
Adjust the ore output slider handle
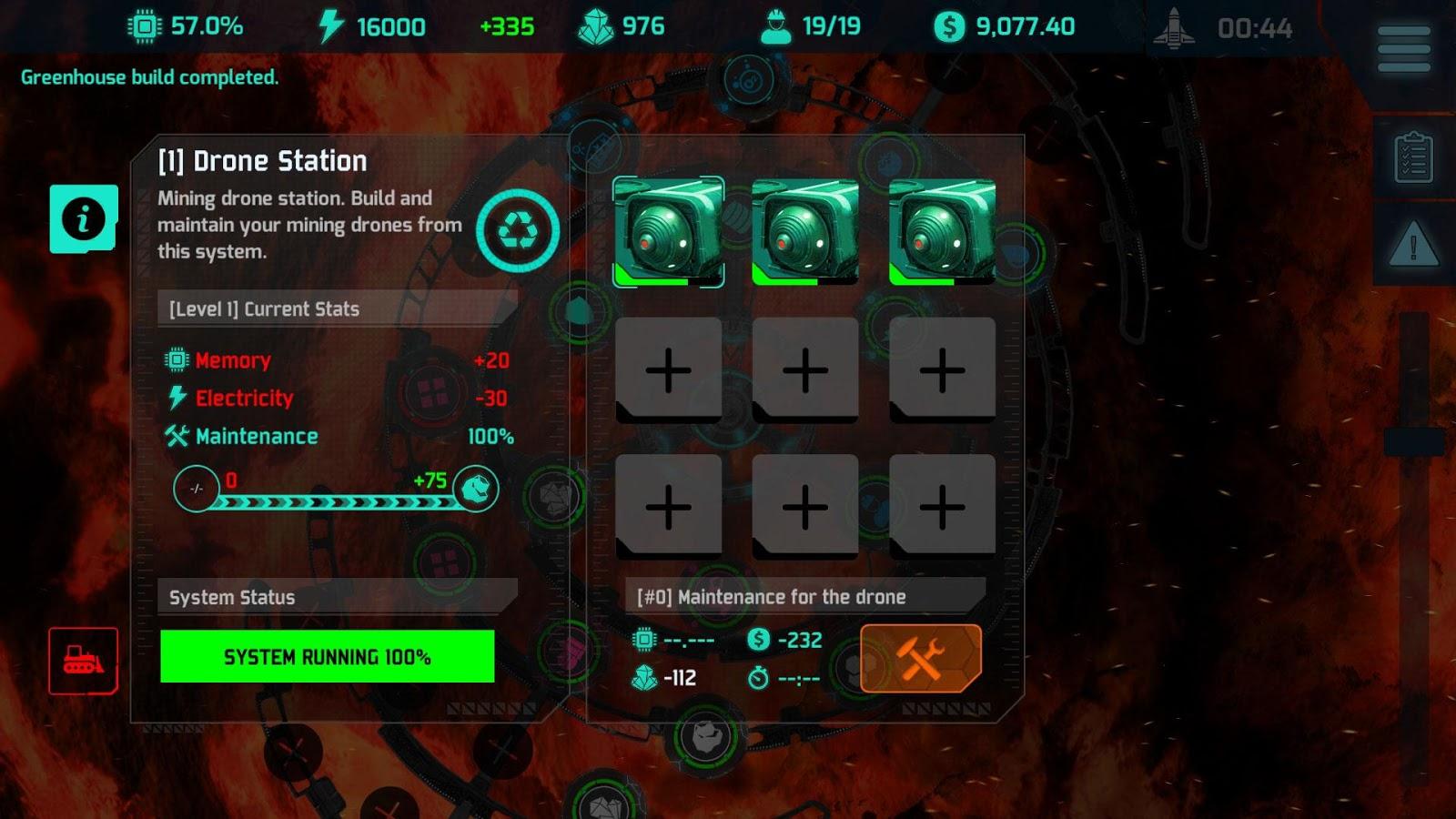click(475, 489)
